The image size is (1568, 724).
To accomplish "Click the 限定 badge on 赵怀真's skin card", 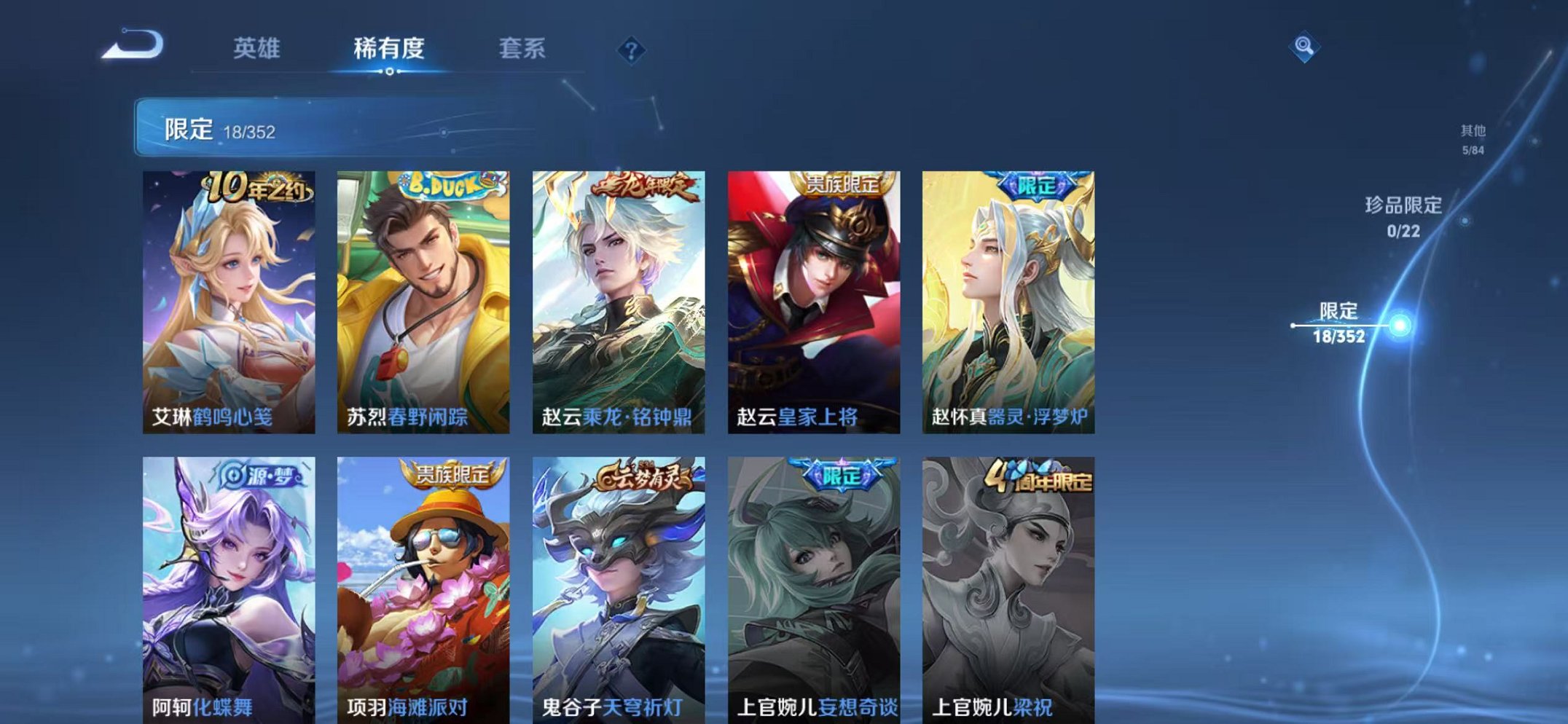I will 1035,185.
